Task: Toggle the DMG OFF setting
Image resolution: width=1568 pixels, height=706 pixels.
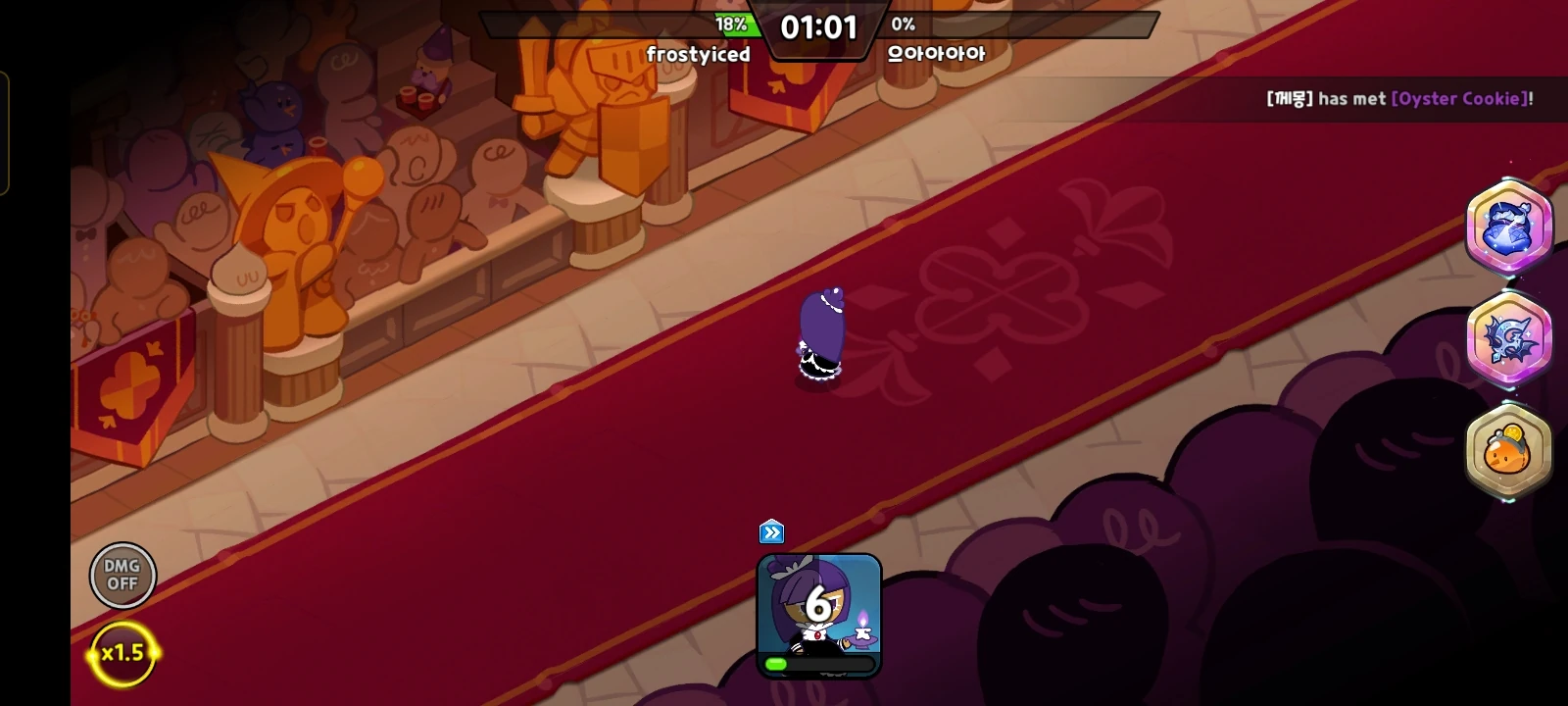Action: pos(122,576)
